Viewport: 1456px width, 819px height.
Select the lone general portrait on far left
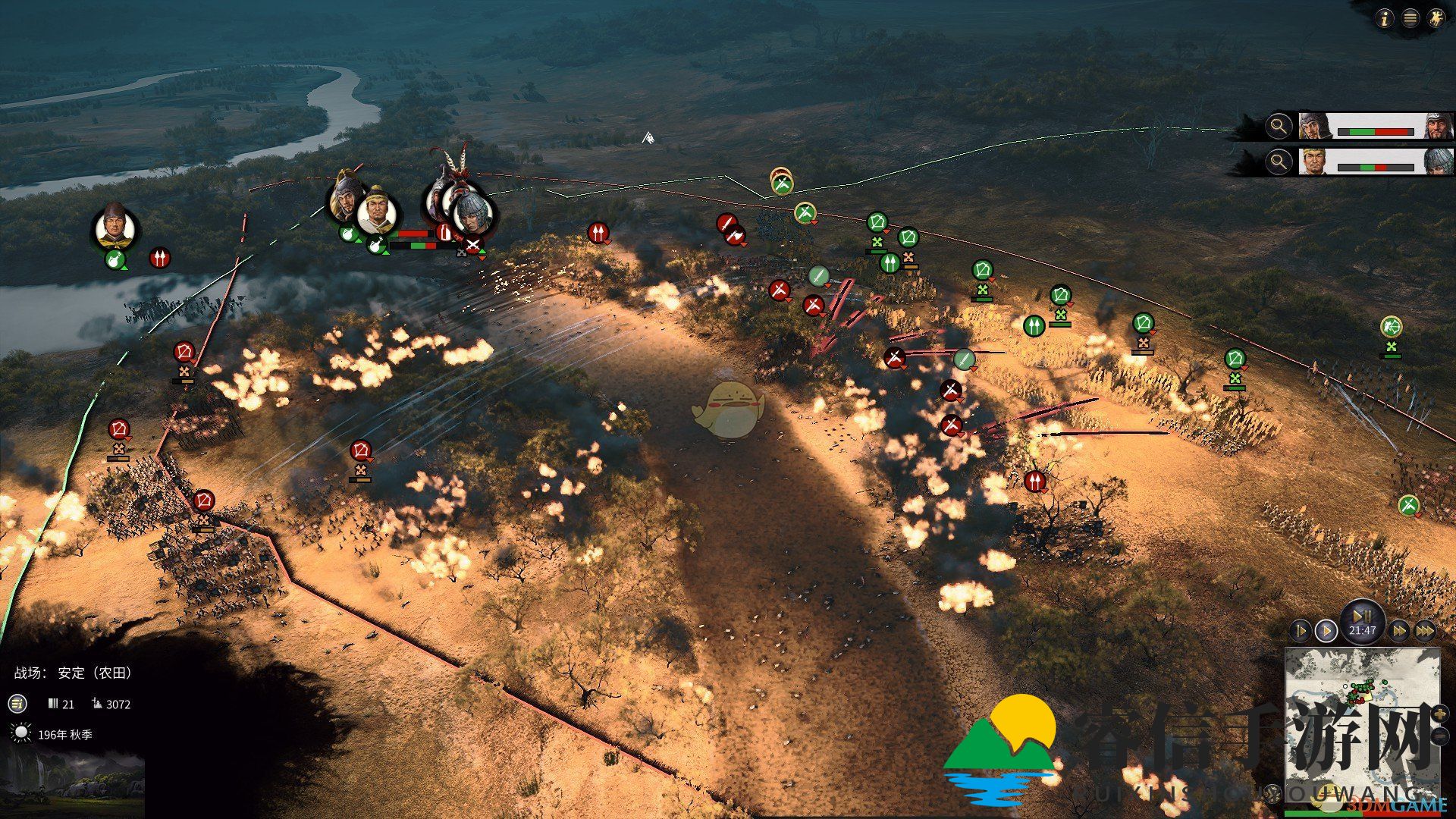point(115,227)
